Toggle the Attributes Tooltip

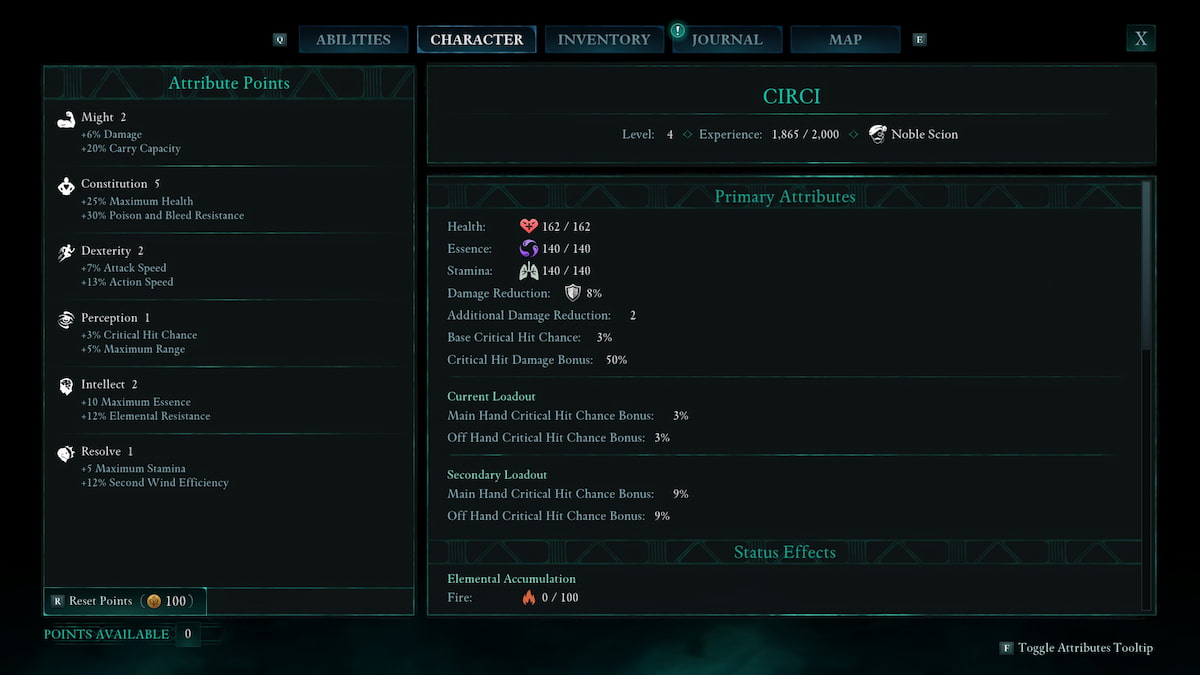pos(1077,648)
